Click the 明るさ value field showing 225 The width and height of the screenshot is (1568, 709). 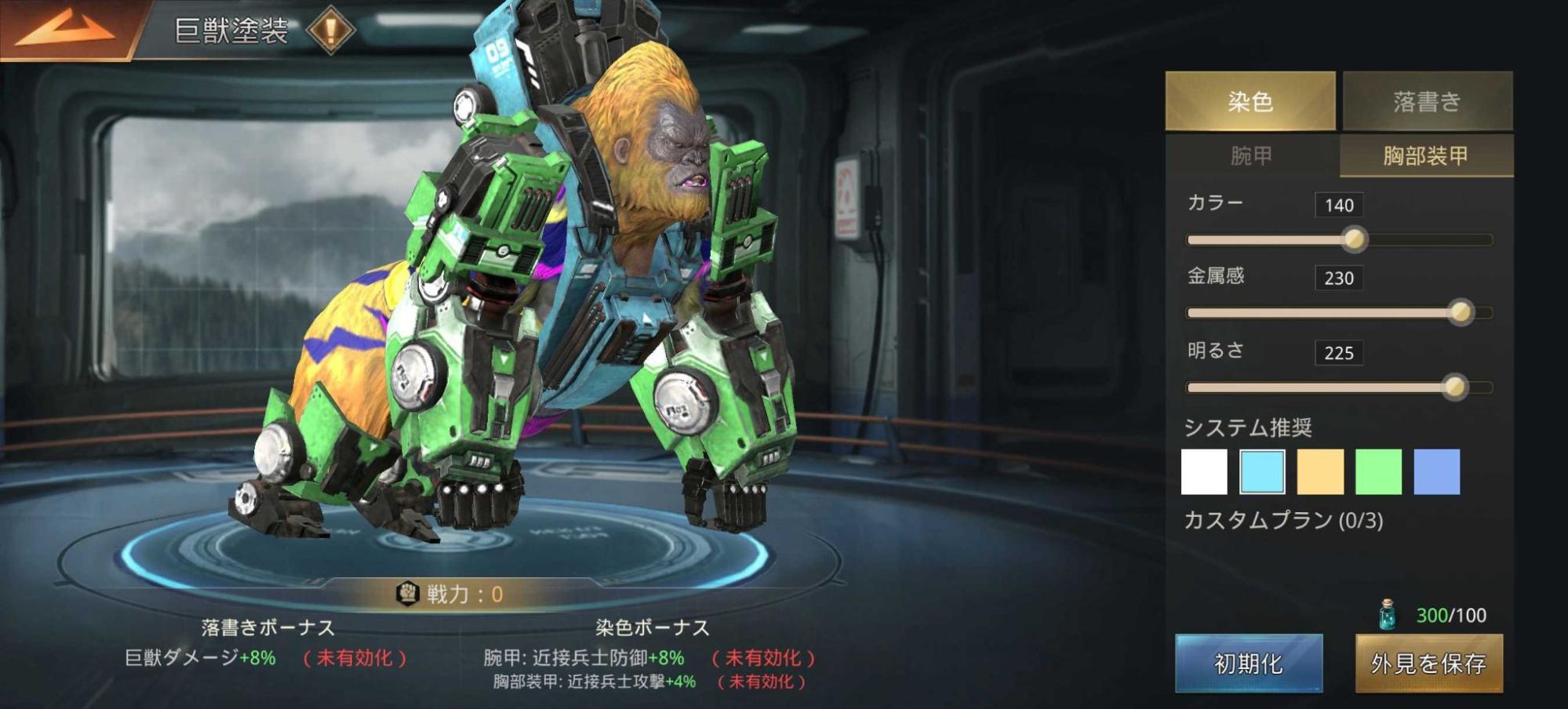pyautogui.click(x=1341, y=352)
